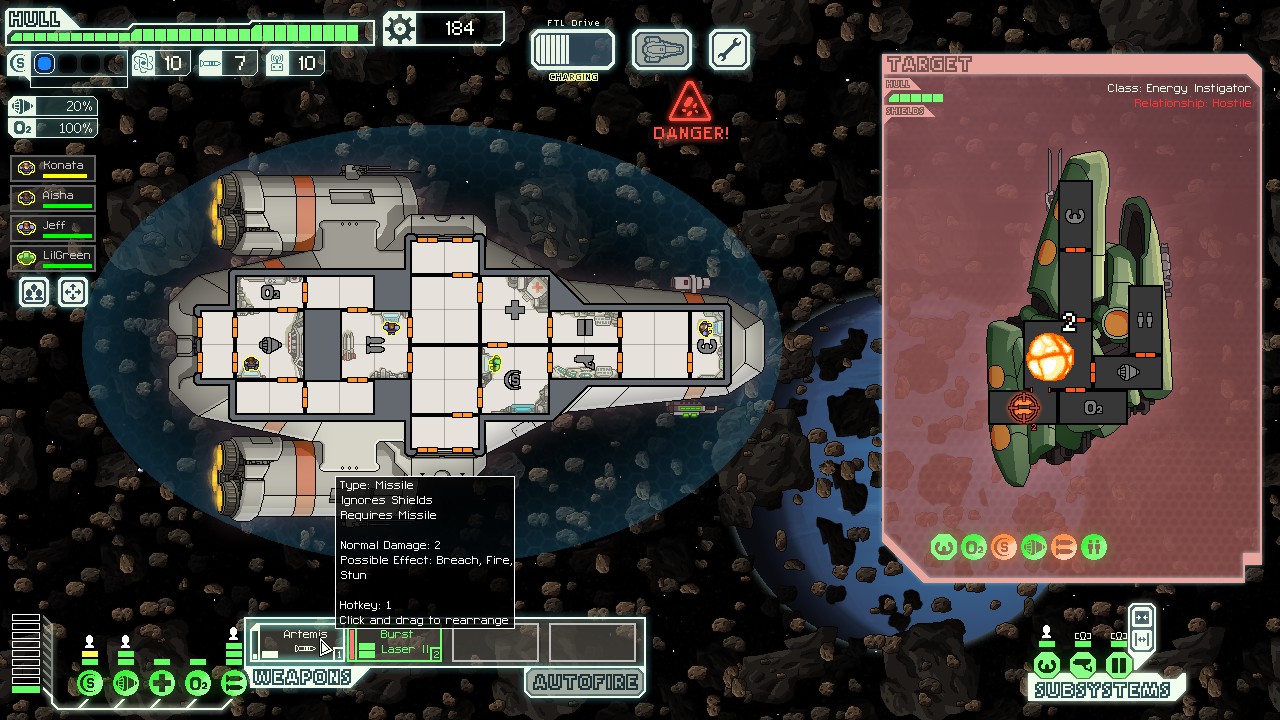
Task: Click the engines system power icon
Action: pos(126,684)
